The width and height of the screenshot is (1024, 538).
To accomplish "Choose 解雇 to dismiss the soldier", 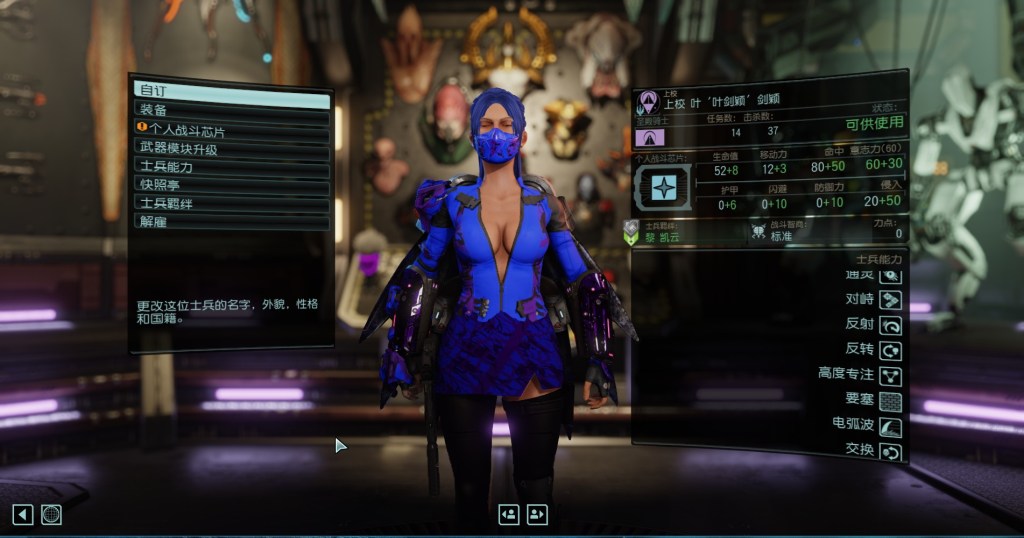I will click(231, 221).
